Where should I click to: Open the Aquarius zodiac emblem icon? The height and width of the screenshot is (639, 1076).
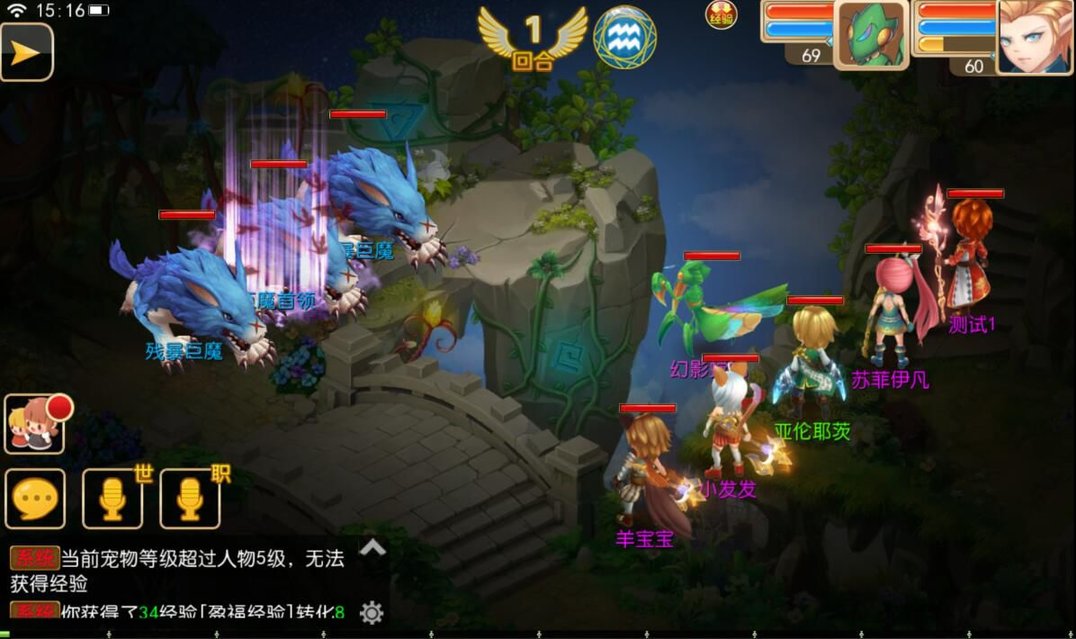625,38
